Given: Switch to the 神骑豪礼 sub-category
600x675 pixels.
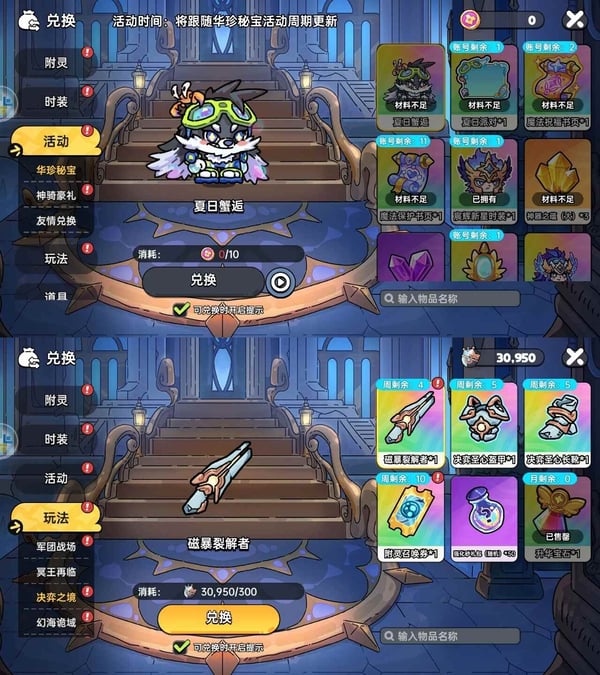Looking at the screenshot, I should click(56, 195).
